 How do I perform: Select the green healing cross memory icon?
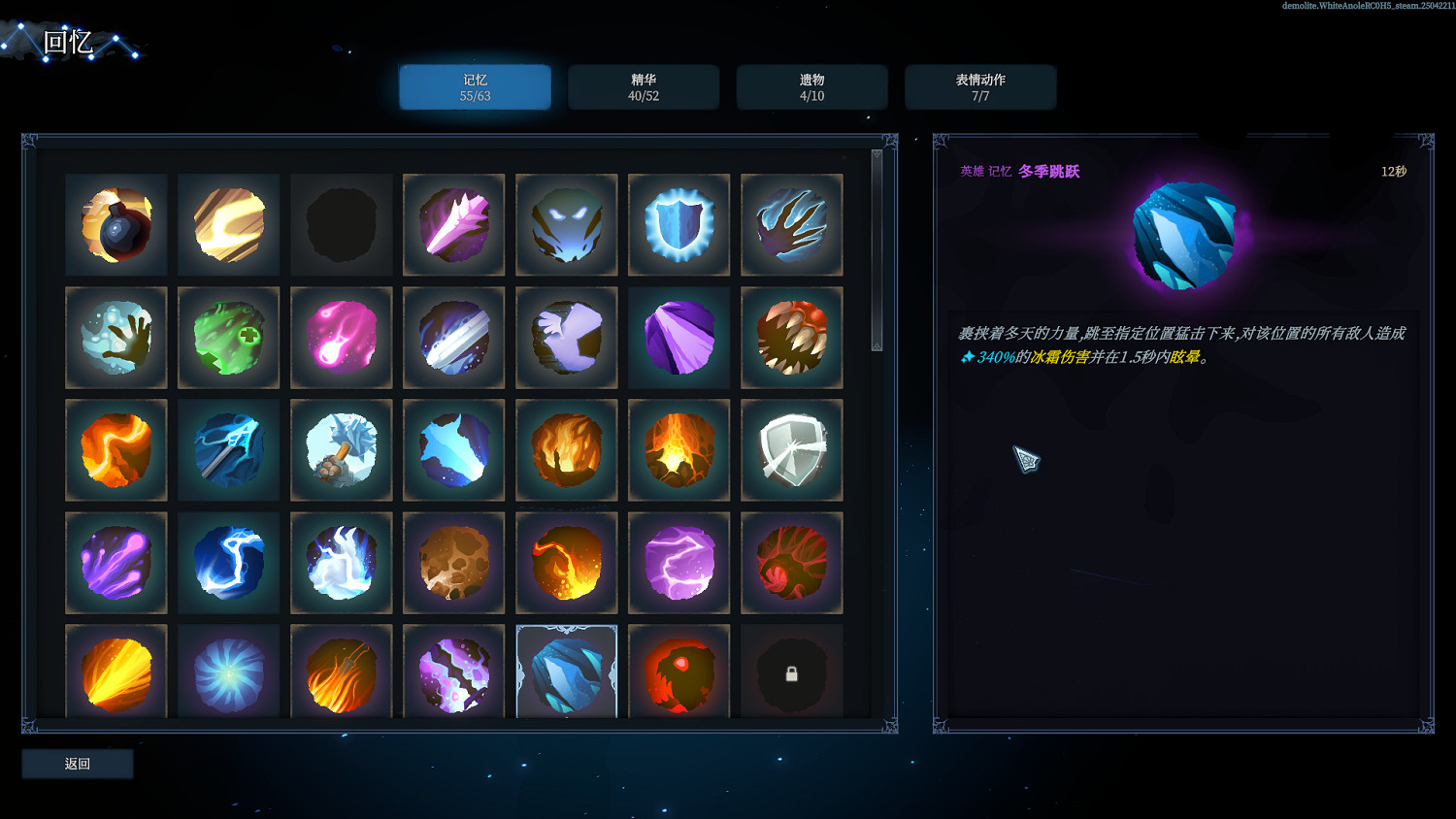[228, 338]
